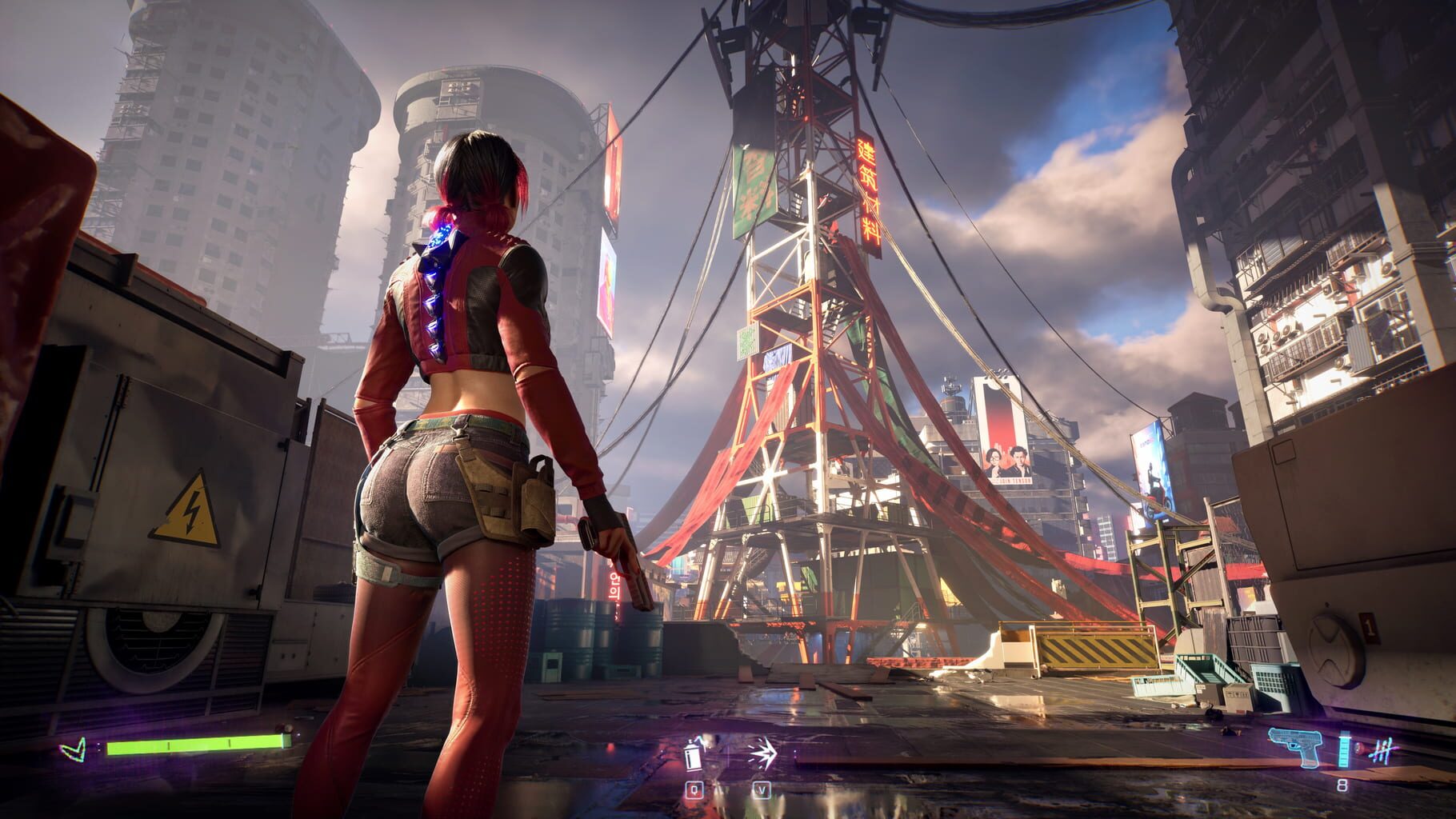Click the small consumable icon above the health bar
This screenshot has width=1456, height=819.
(286, 729)
